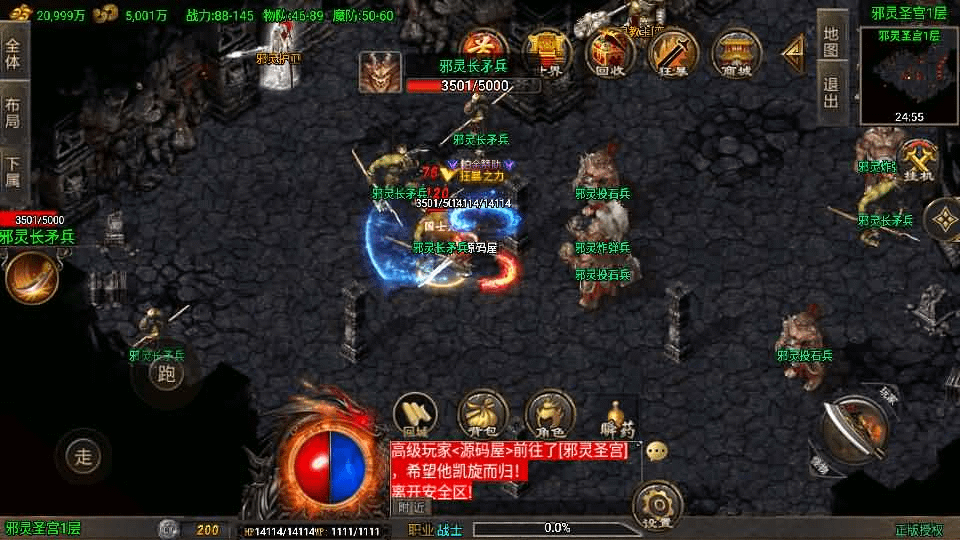960x540 pixels.
Task: Toggle the 挂机 auto-battle button
Action: pyautogui.click(x=917, y=161)
